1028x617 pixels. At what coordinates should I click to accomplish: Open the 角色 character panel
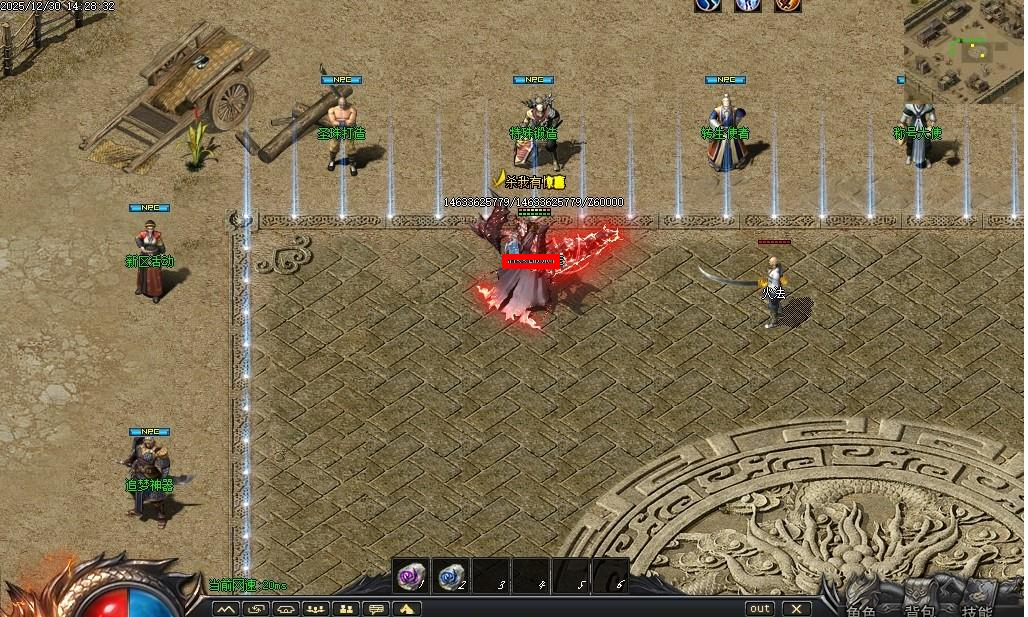coord(863,609)
